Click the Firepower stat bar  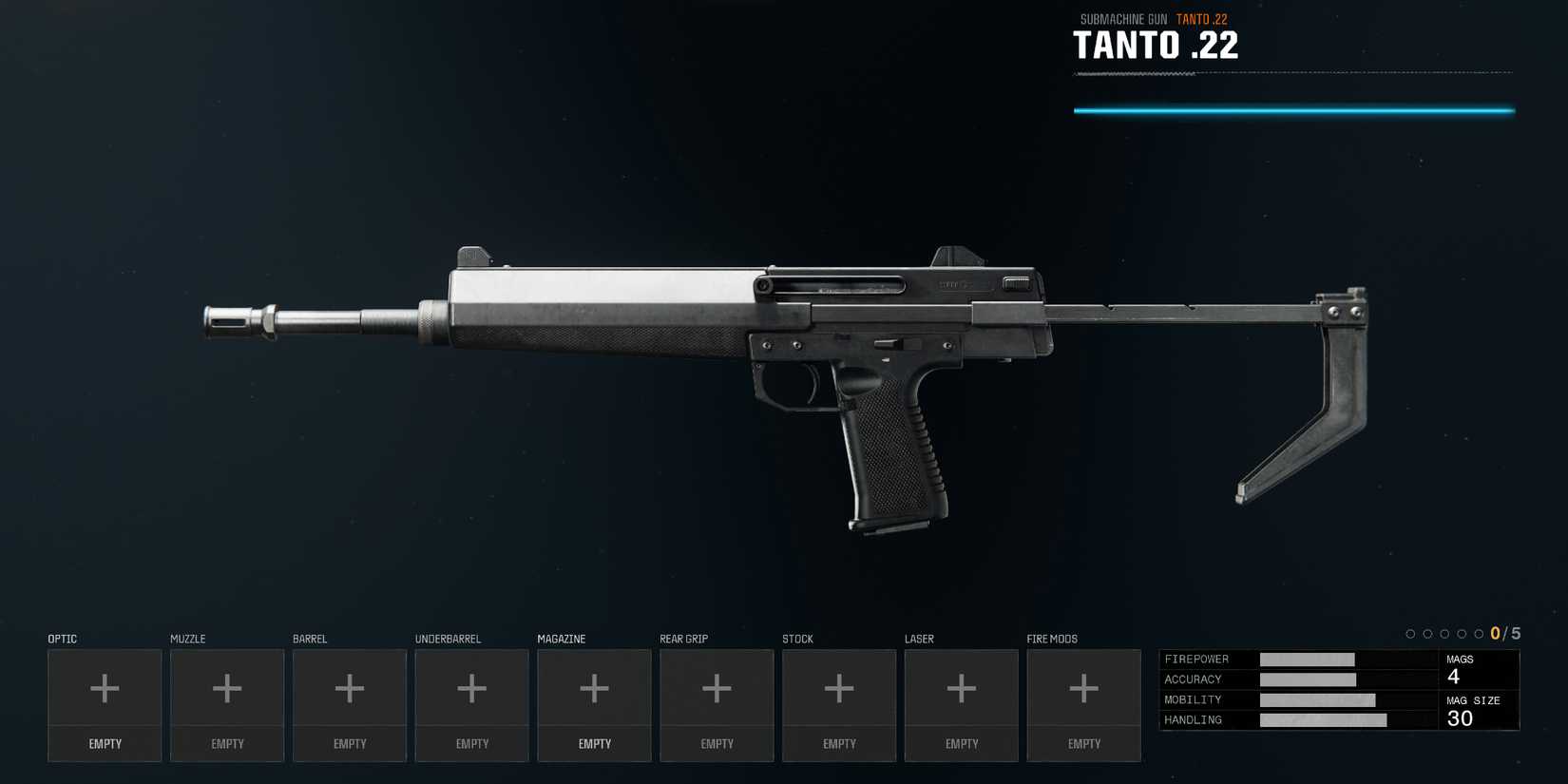point(1307,659)
